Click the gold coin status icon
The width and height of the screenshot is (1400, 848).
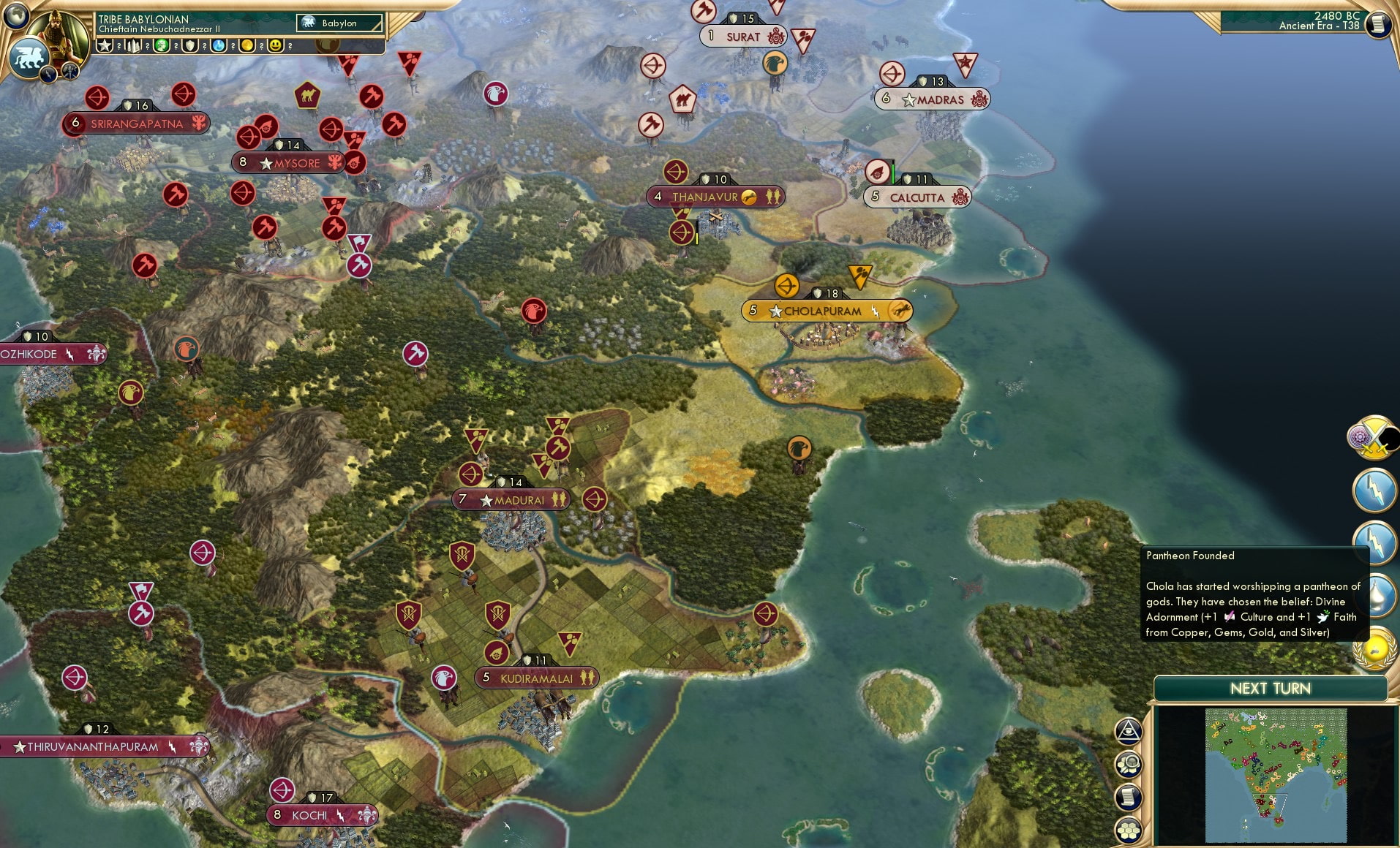point(249,45)
